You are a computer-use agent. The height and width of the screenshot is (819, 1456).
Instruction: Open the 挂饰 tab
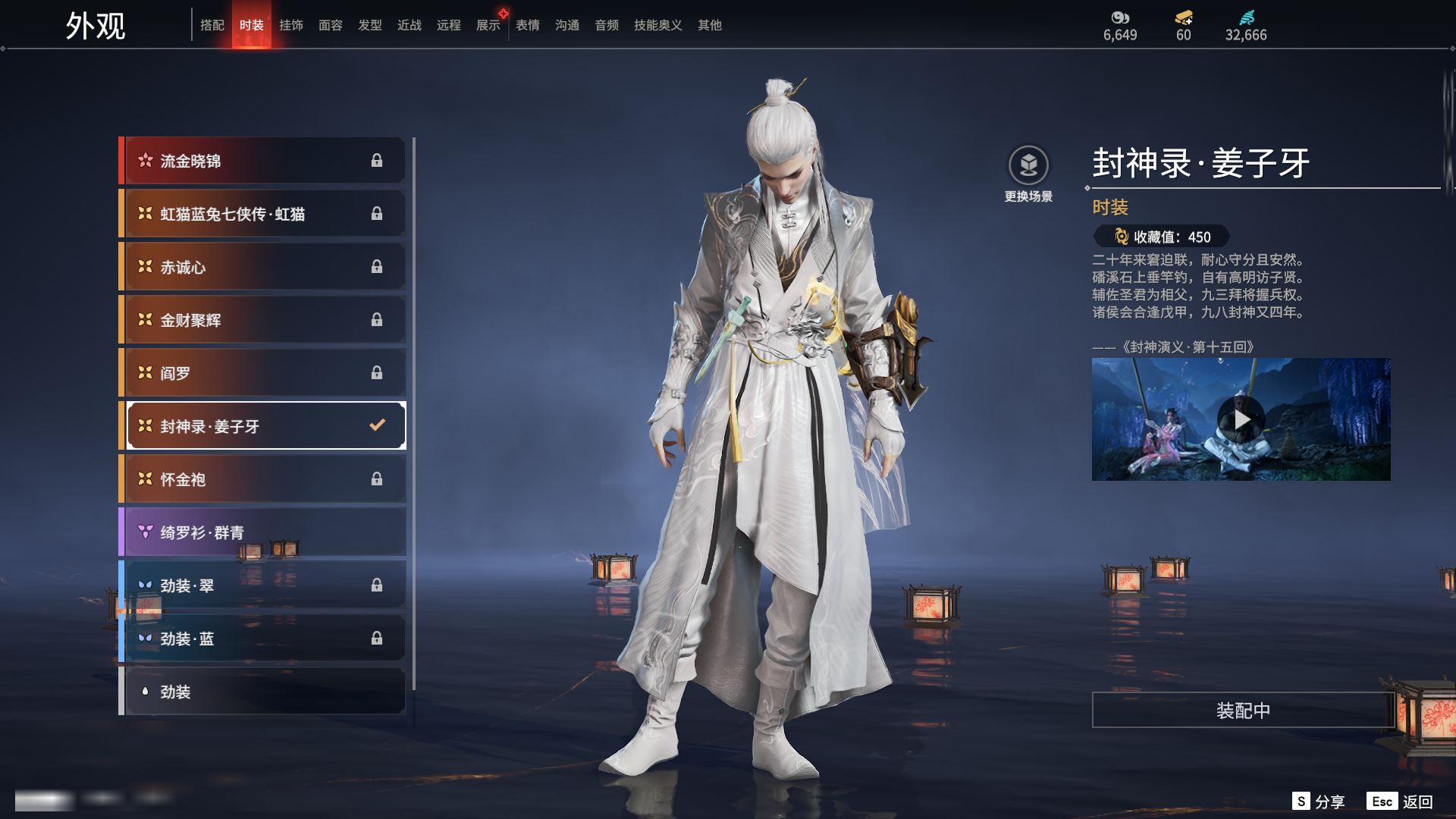[x=291, y=25]
